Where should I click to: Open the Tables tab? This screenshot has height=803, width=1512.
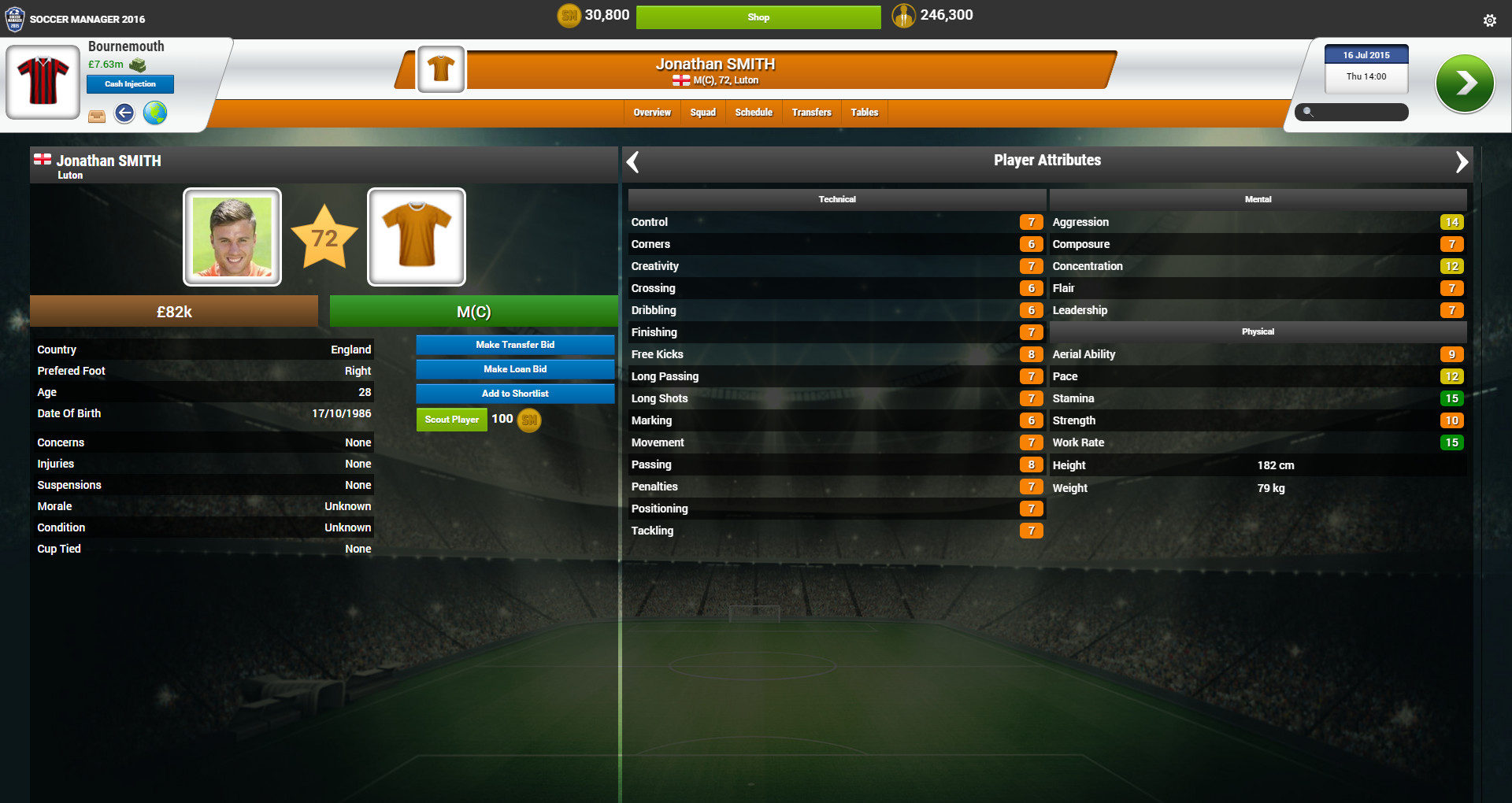click(864, 112)
